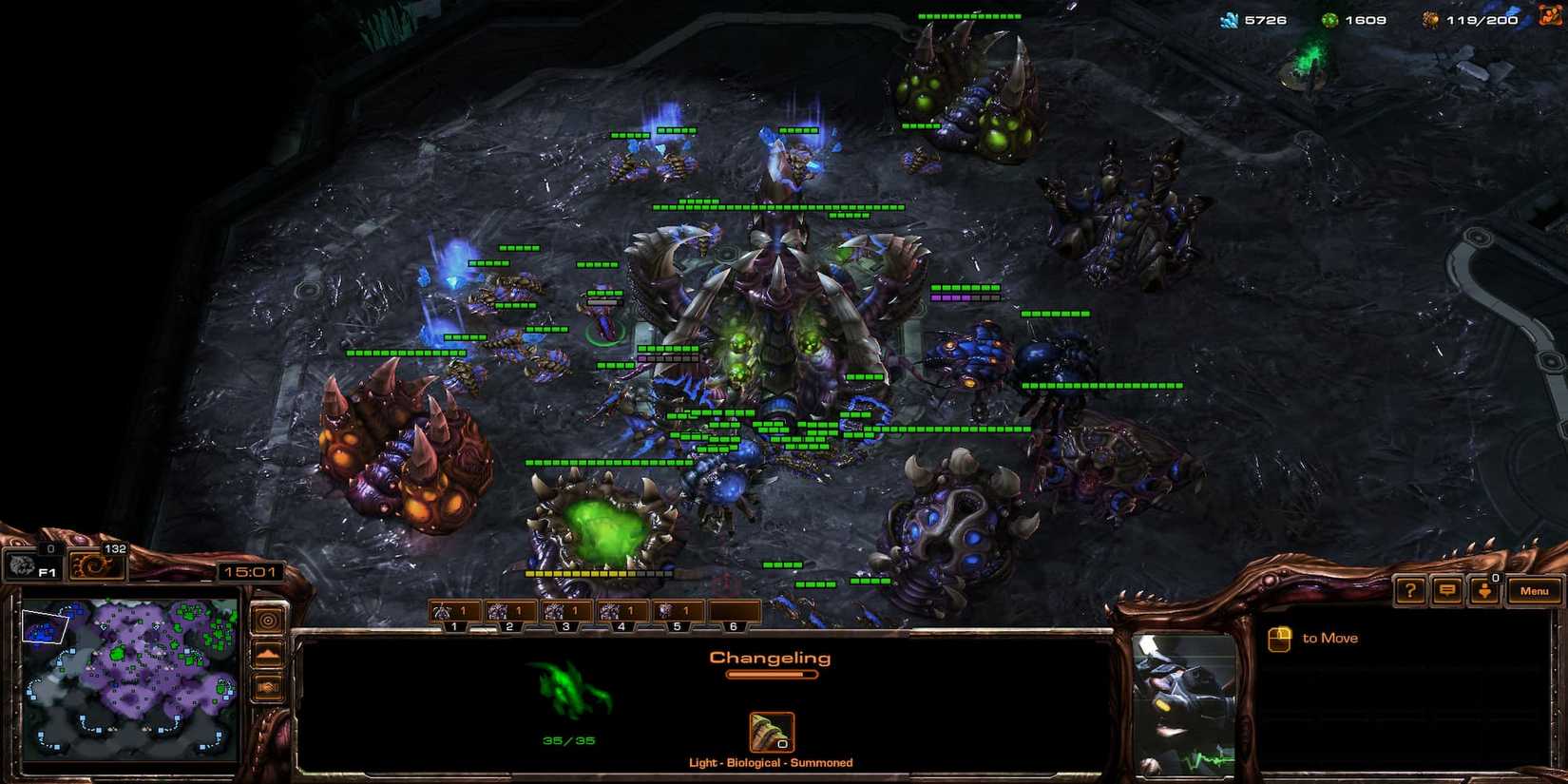The image size is (1568, 784).
Task: Toggle terrain view on the minimap
Action: 271,653
